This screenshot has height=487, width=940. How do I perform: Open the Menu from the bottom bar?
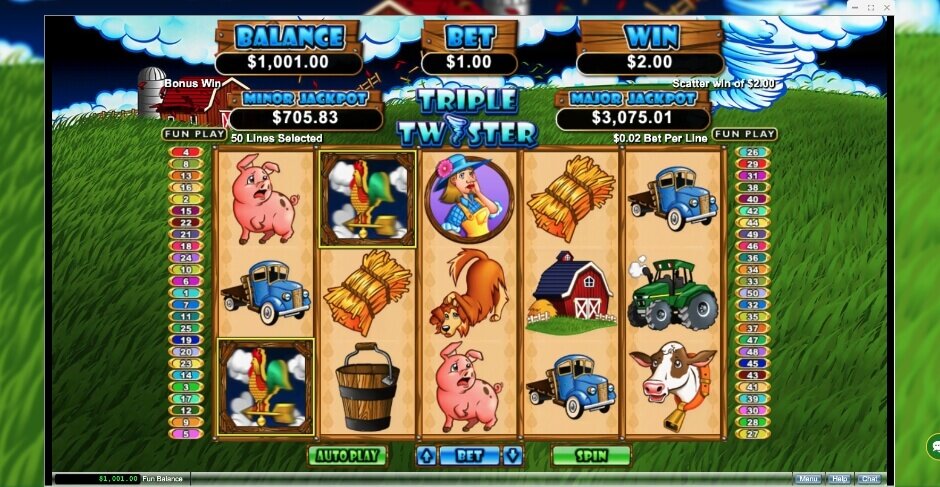tap(808, 479)
